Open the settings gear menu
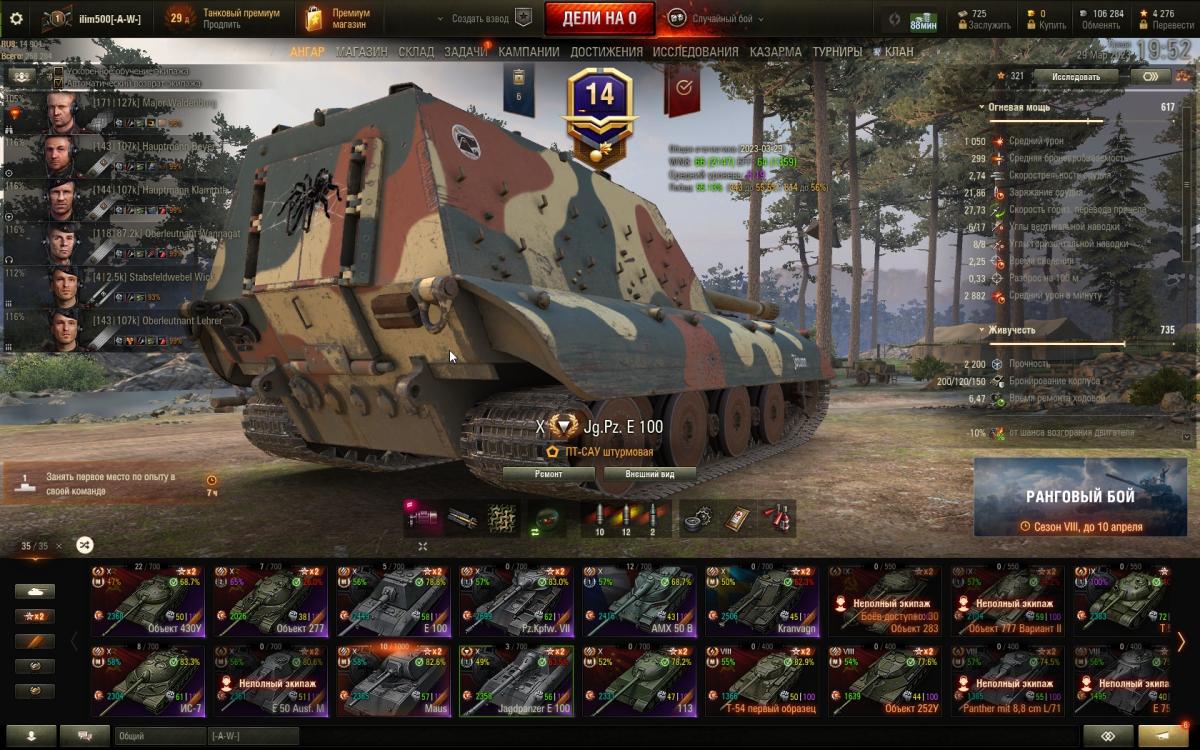Screen dimensions: 1200x750 pos(16,18)
